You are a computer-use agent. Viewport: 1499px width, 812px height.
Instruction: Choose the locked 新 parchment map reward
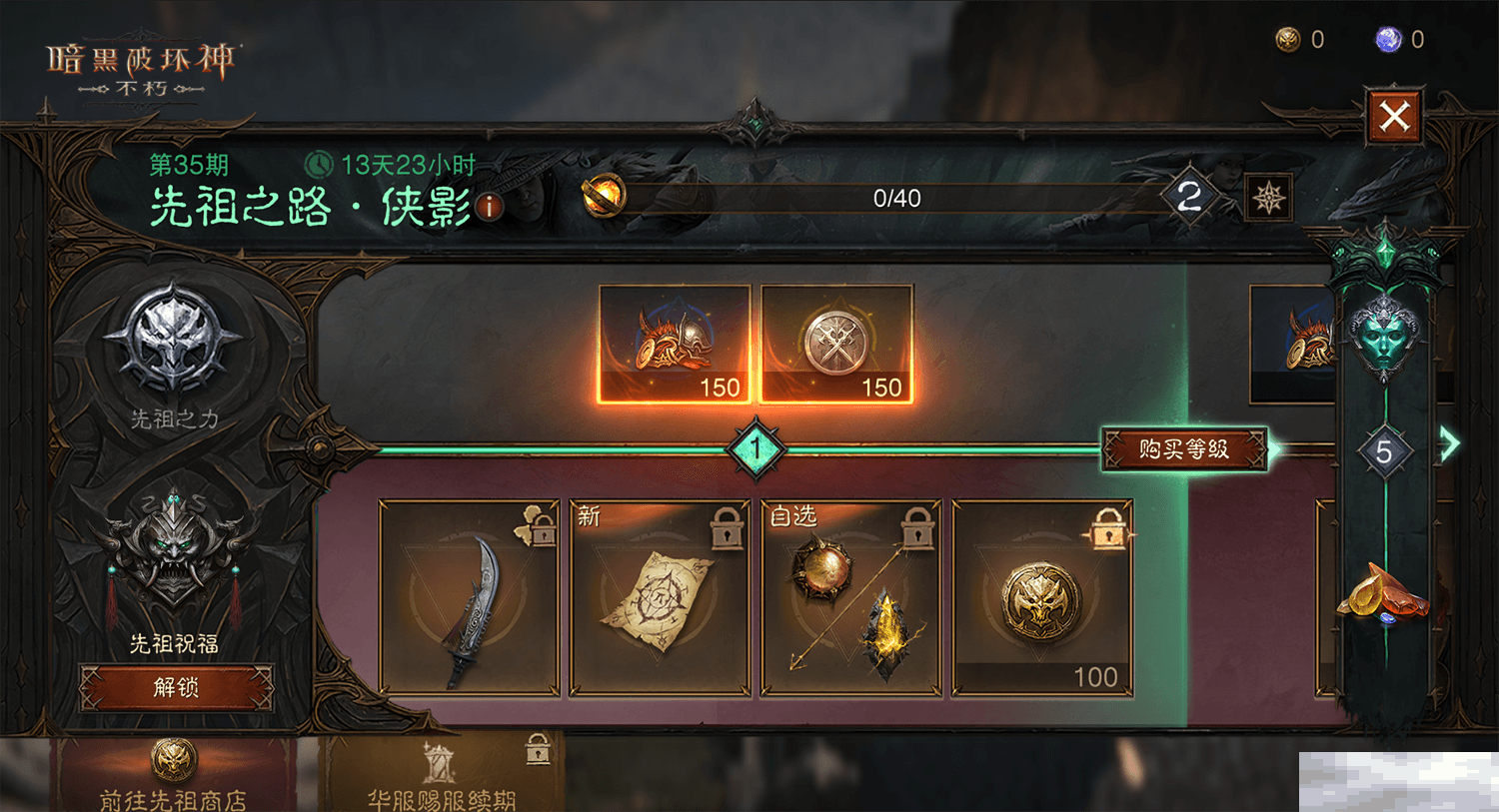click(x=660, y=597)
